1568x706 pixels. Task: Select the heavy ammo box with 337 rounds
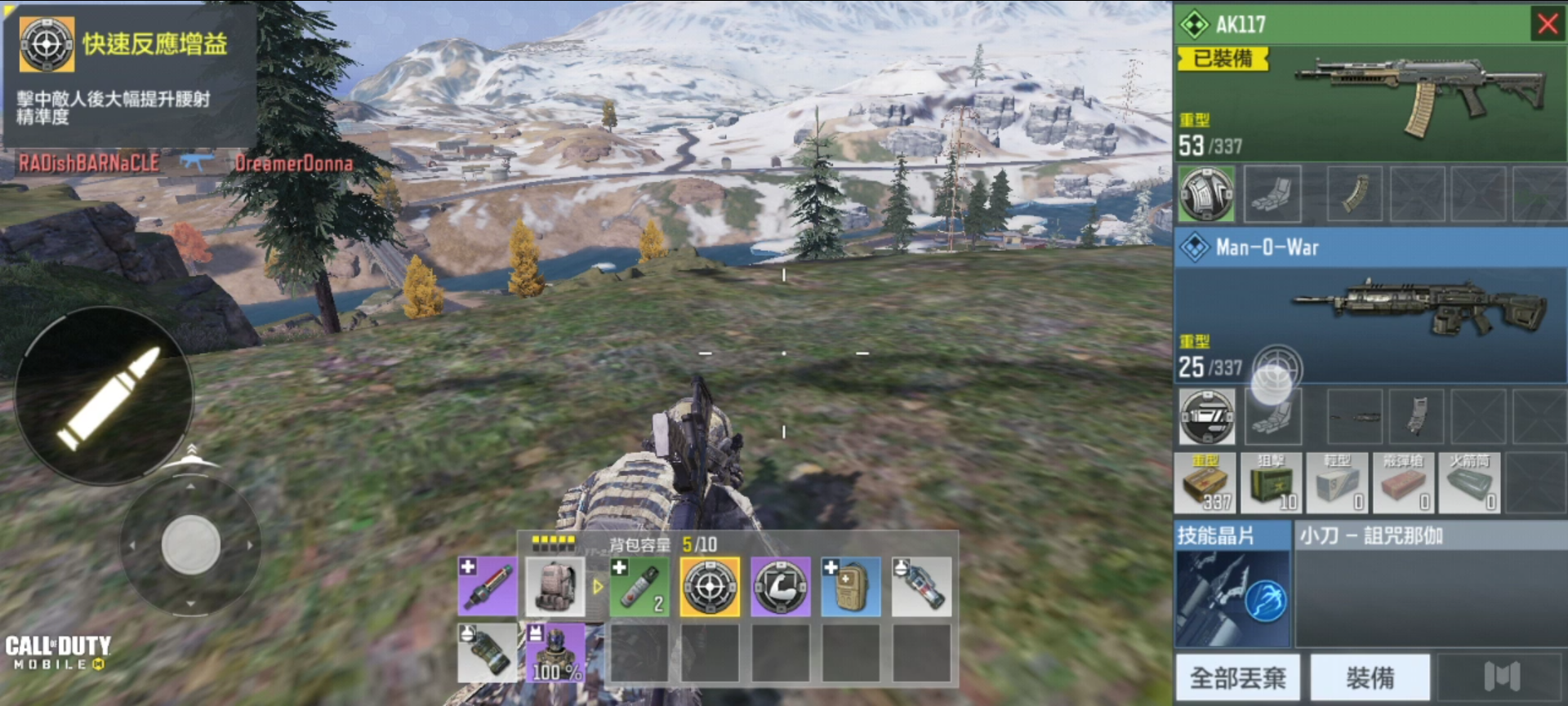point(1205,483)
